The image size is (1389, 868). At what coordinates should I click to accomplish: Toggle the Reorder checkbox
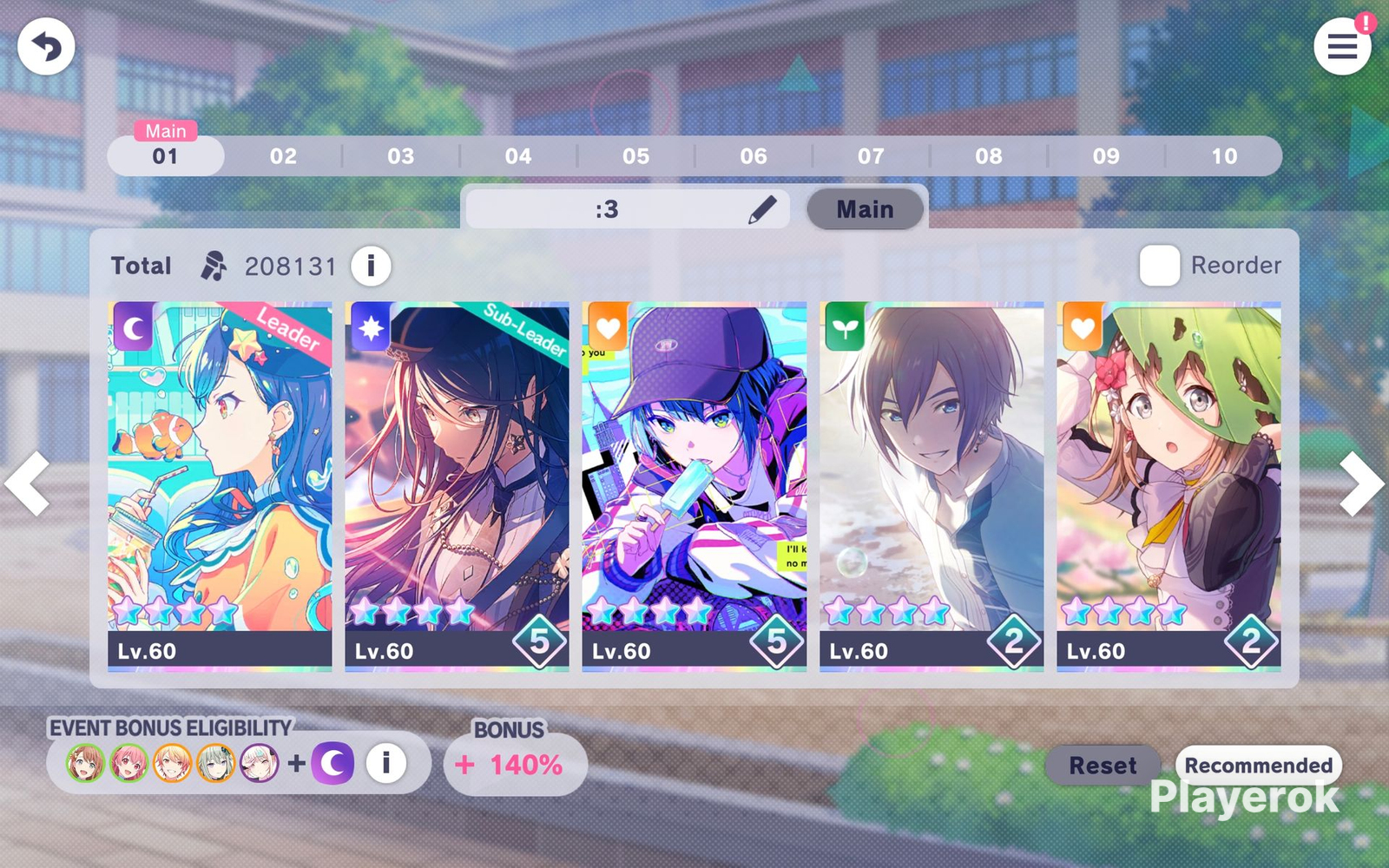tap(1160, 266)
